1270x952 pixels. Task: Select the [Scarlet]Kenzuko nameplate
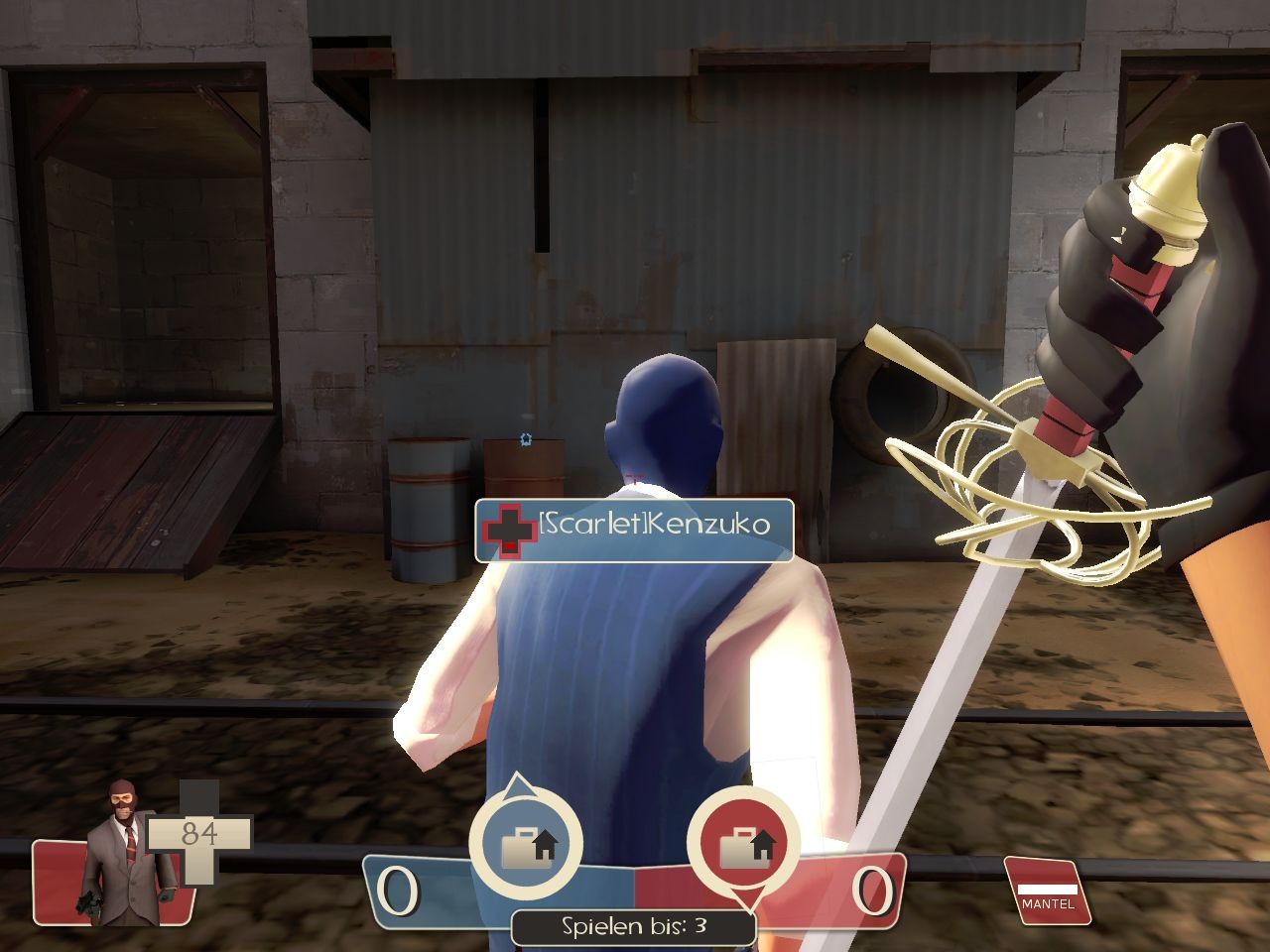[635, 529]
